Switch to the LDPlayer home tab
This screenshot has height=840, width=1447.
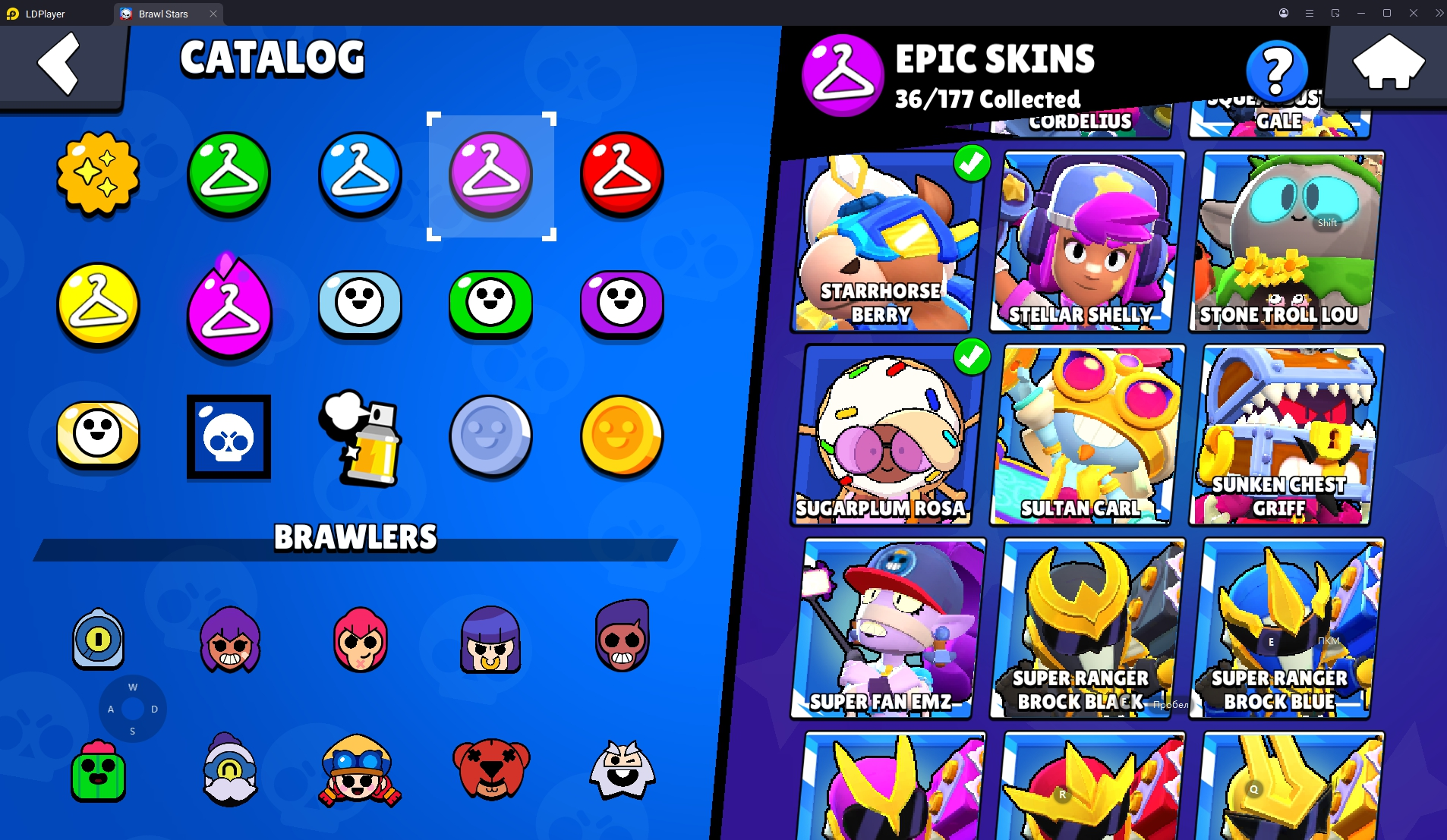46,14
